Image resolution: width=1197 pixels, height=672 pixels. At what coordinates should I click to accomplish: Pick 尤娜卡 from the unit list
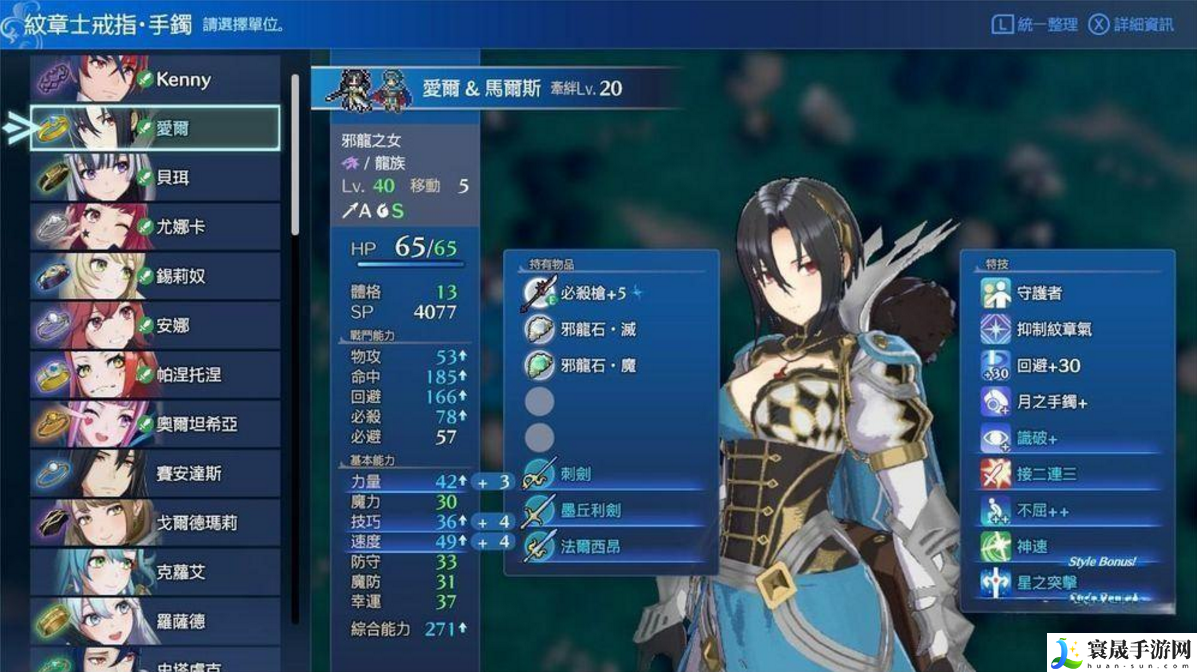click(x=155, y=226)
